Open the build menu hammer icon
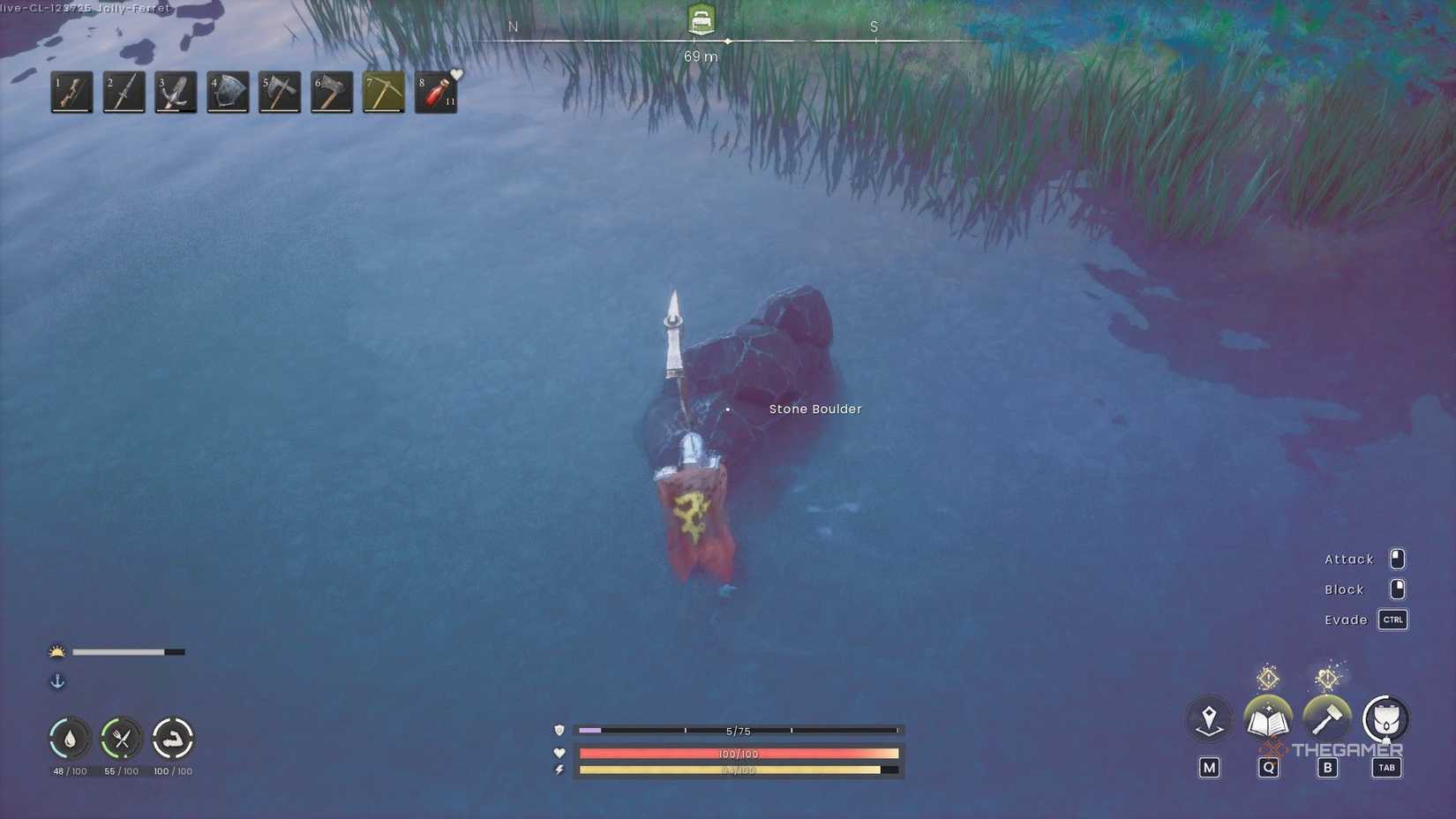This screenshot has height=819, width=1456. [1328, 719]
